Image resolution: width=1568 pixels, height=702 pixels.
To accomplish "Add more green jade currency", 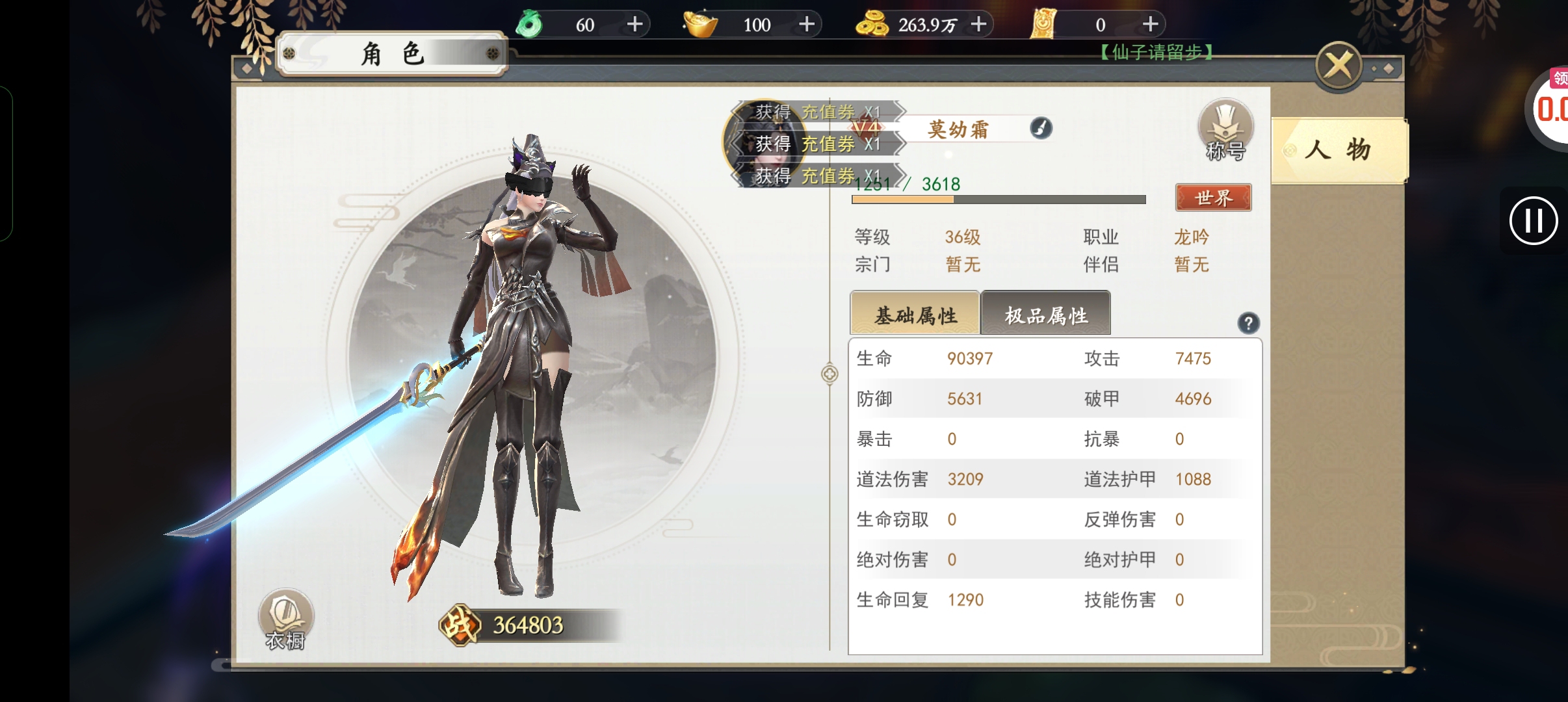I will coord(634,25).
